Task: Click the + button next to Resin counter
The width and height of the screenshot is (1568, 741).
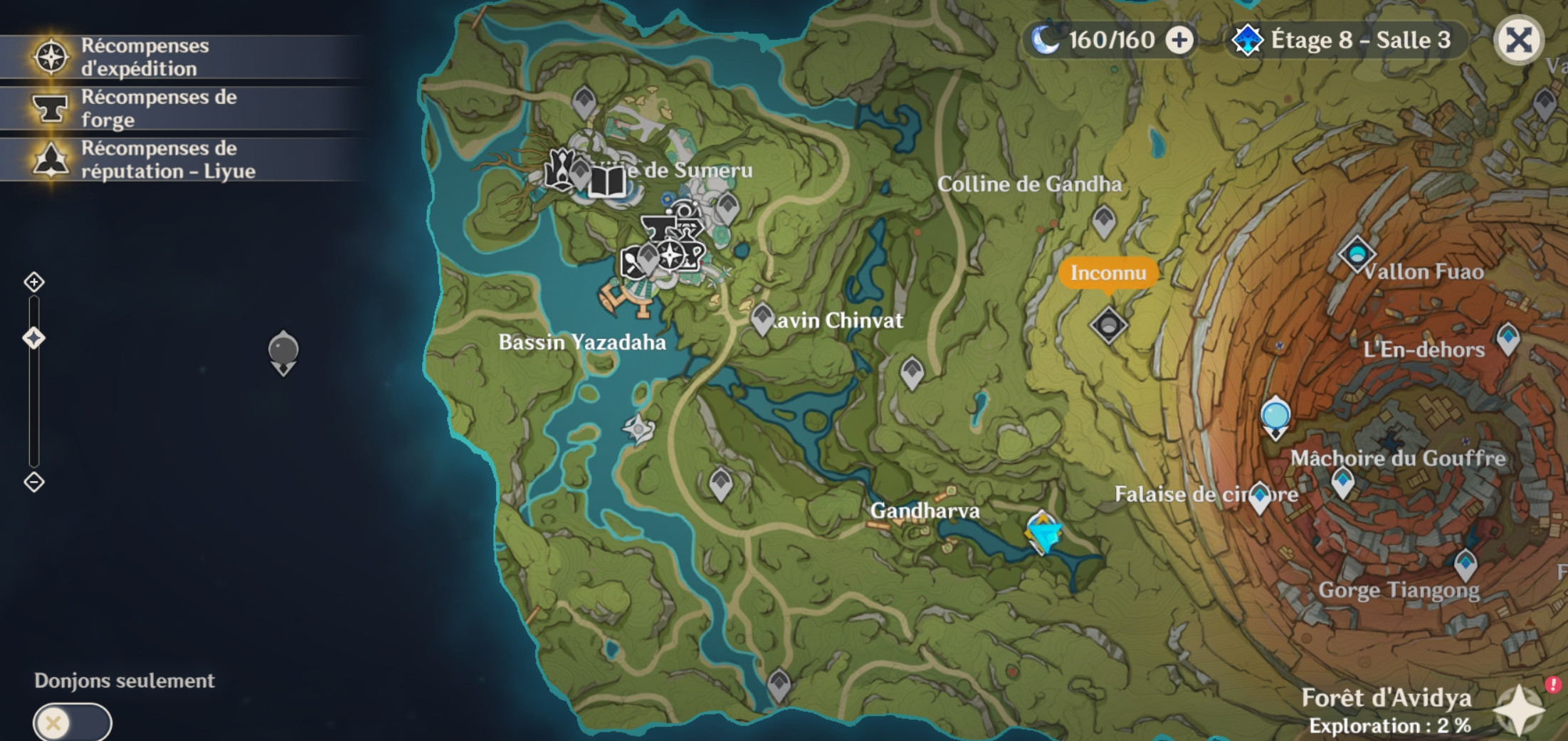Action: point(1181,40)
